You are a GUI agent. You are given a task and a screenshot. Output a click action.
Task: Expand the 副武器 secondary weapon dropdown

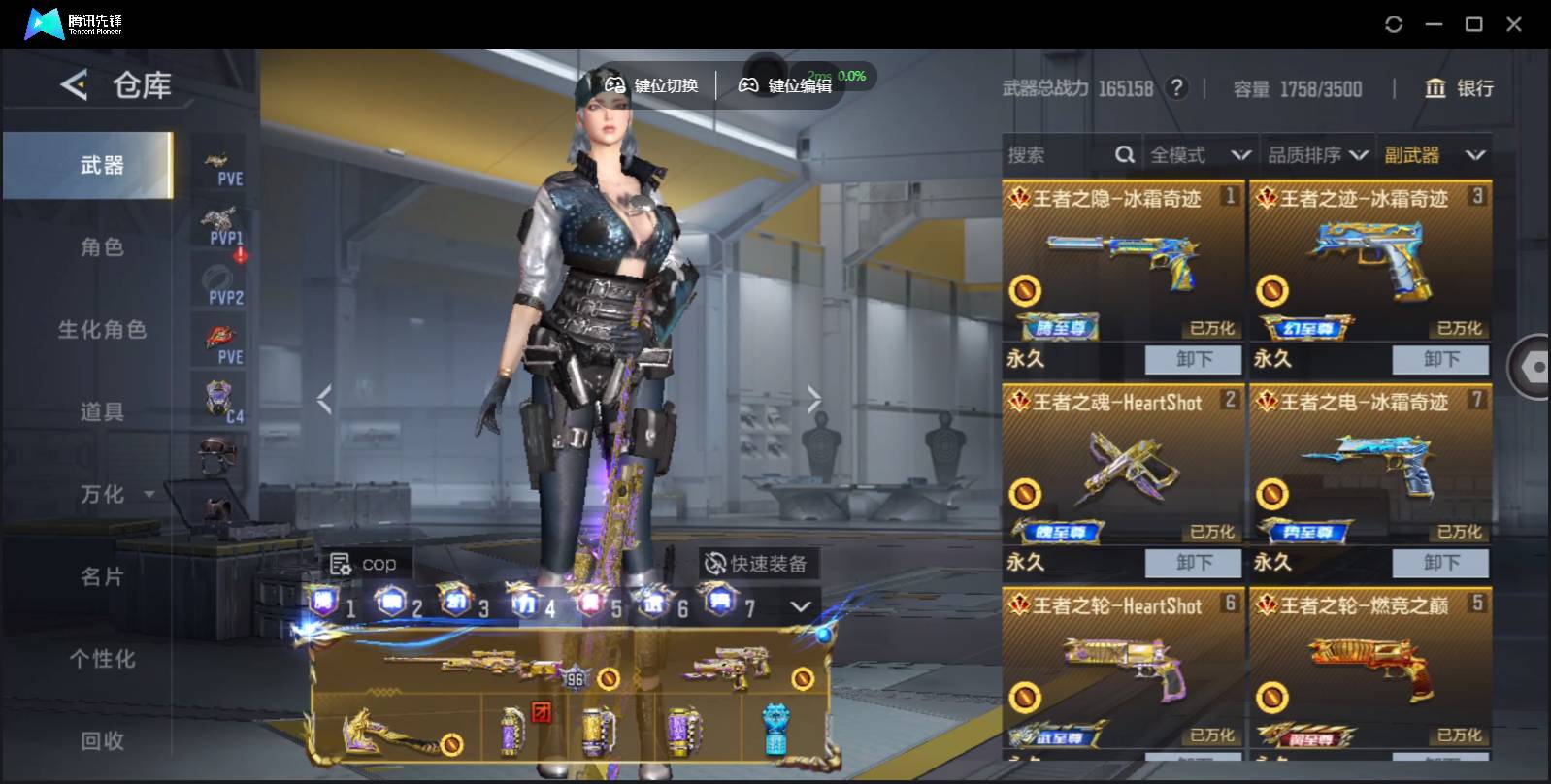[x=1434, y=155]
